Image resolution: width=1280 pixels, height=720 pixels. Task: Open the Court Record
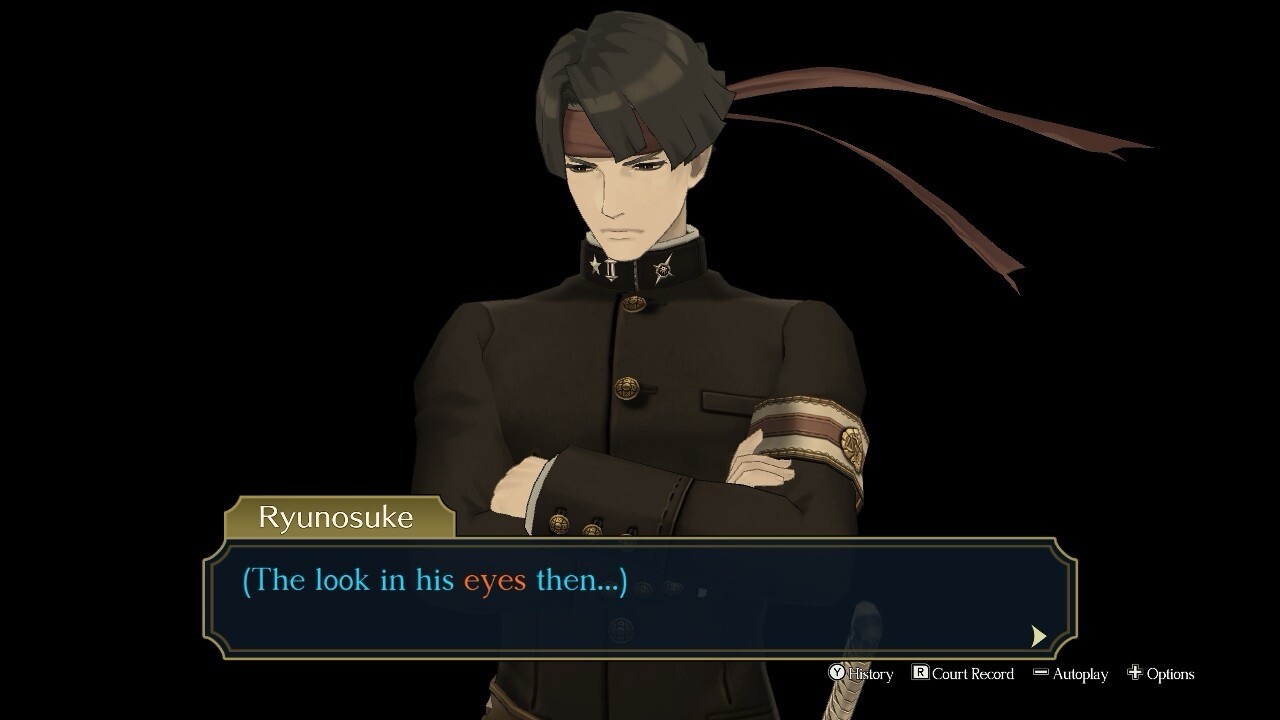962,674
